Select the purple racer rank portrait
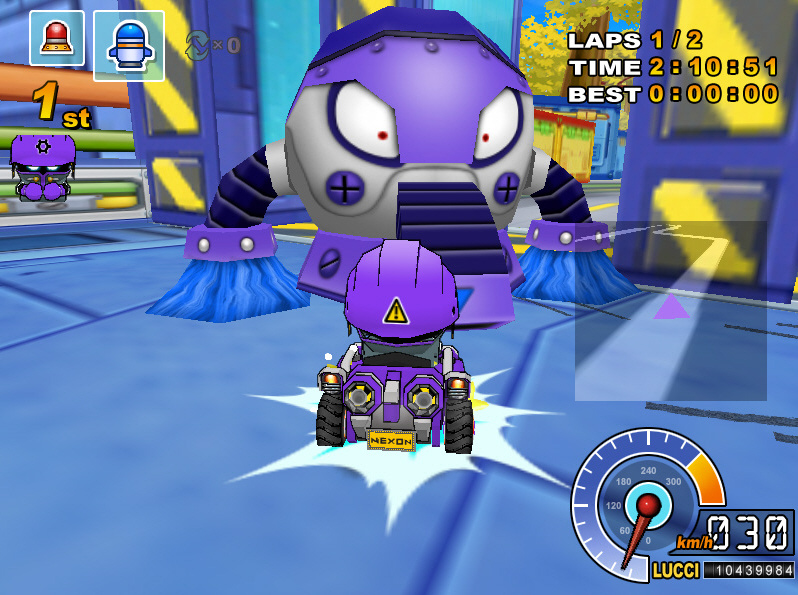 [41, 168]
